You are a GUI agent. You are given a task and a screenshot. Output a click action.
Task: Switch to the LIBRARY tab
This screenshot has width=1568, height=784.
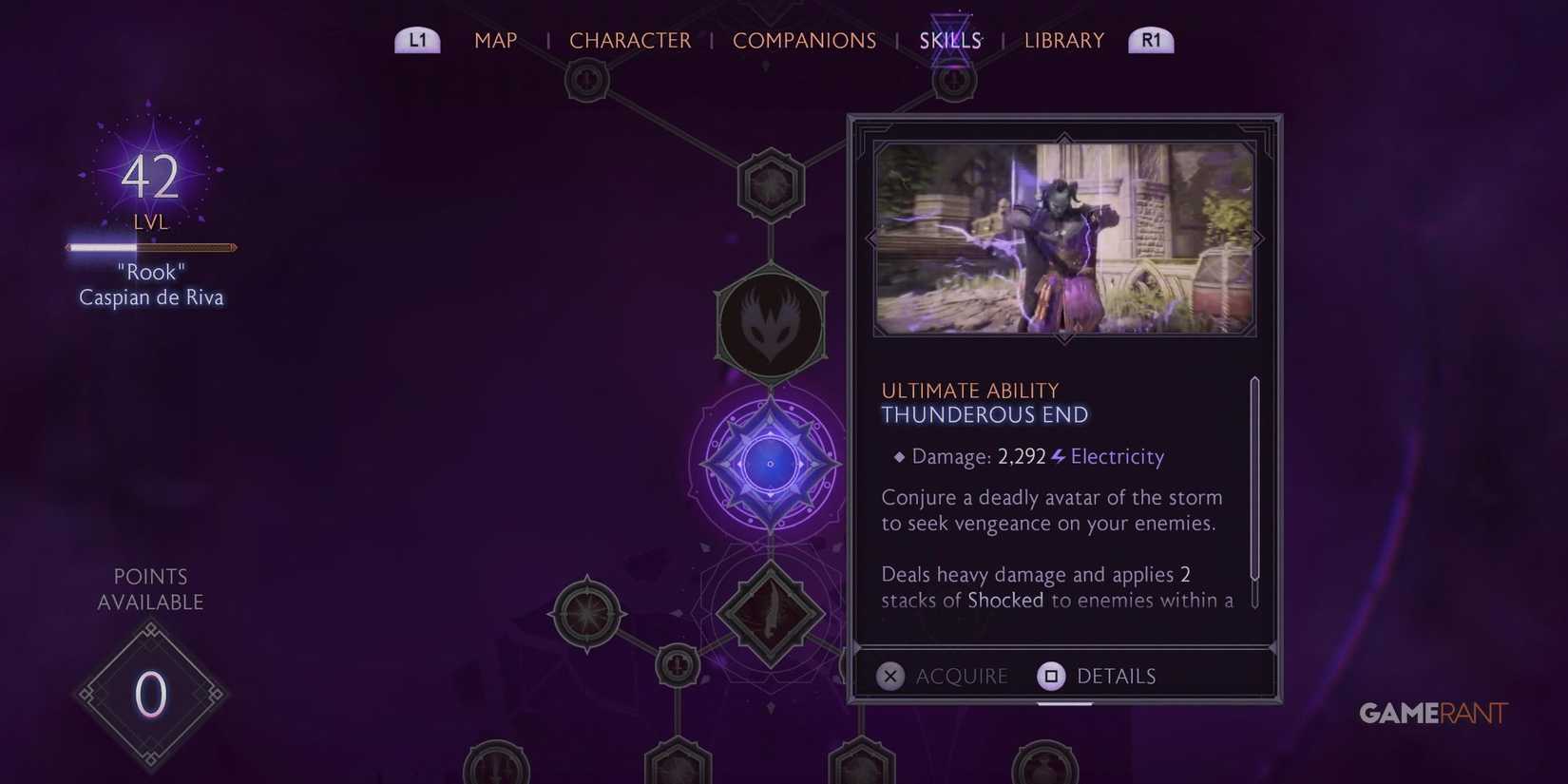(1063, 40)
